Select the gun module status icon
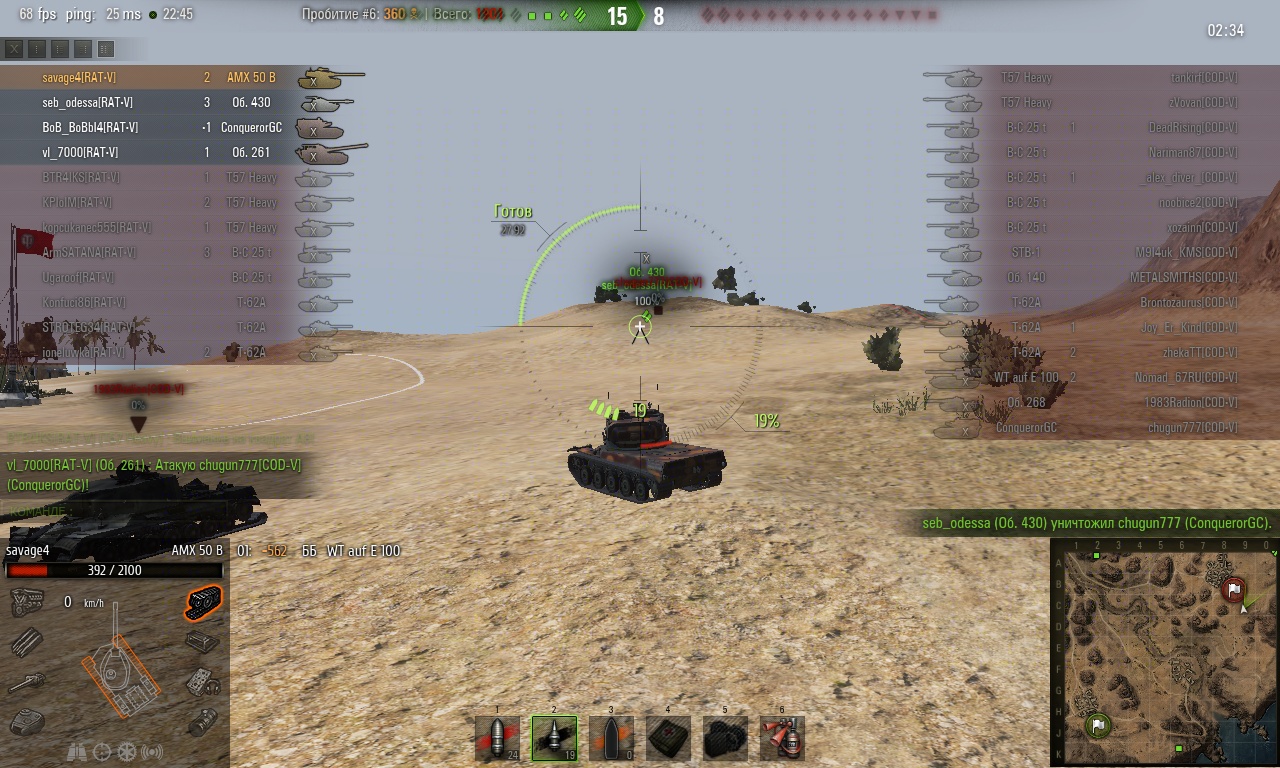 tap(27, 682)
